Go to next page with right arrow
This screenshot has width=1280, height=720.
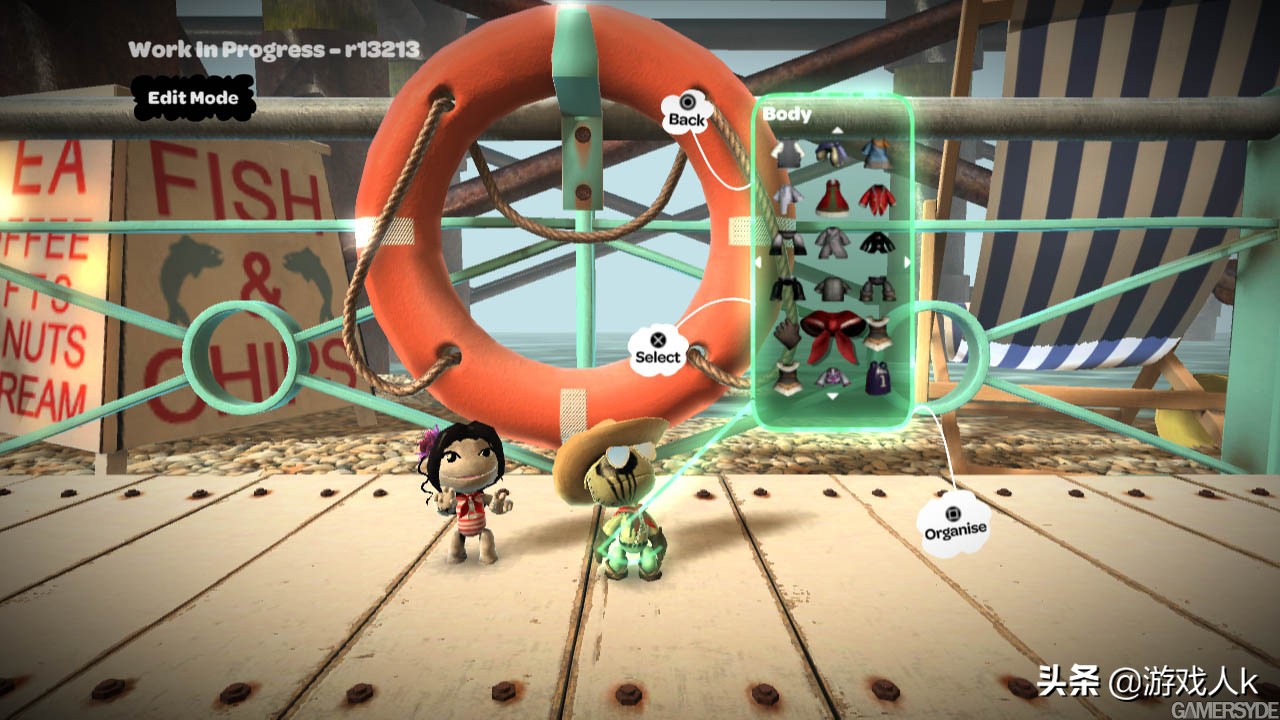(x=907, y=263)
